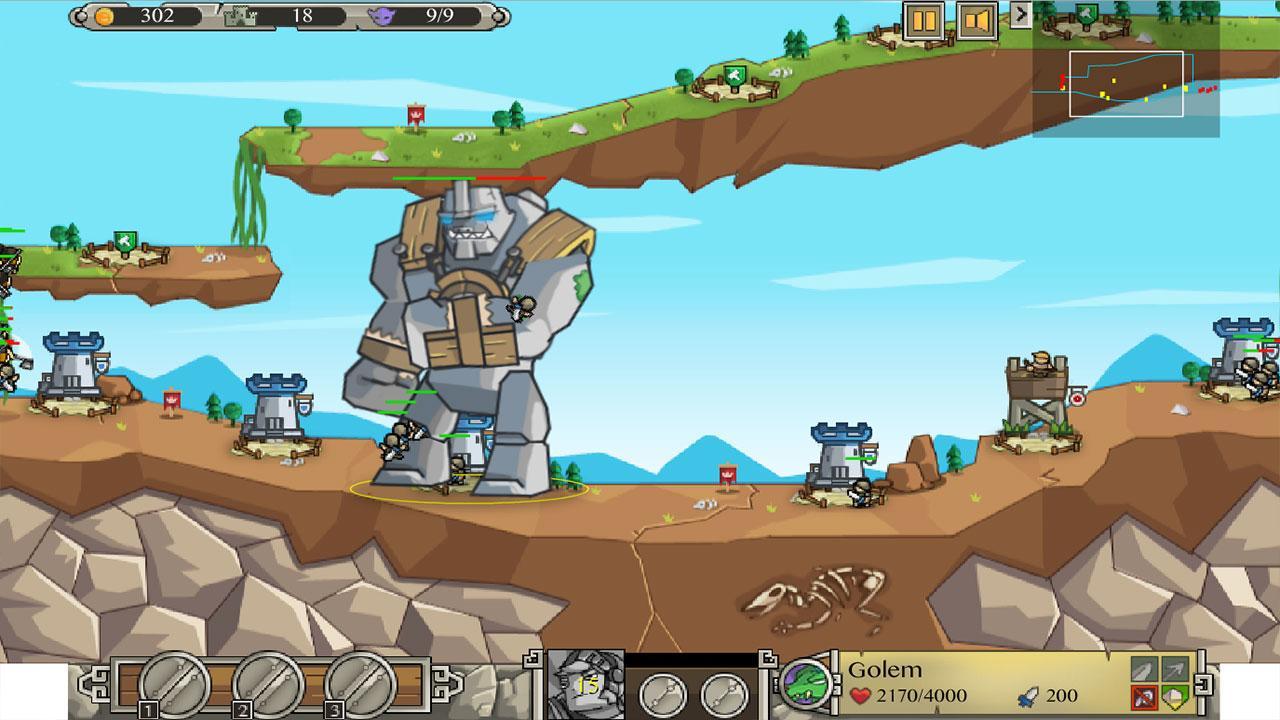This screenshot has height=720, width=1280.
Task: Click the Golem portrait showing level 15
Action: (583, 688)
